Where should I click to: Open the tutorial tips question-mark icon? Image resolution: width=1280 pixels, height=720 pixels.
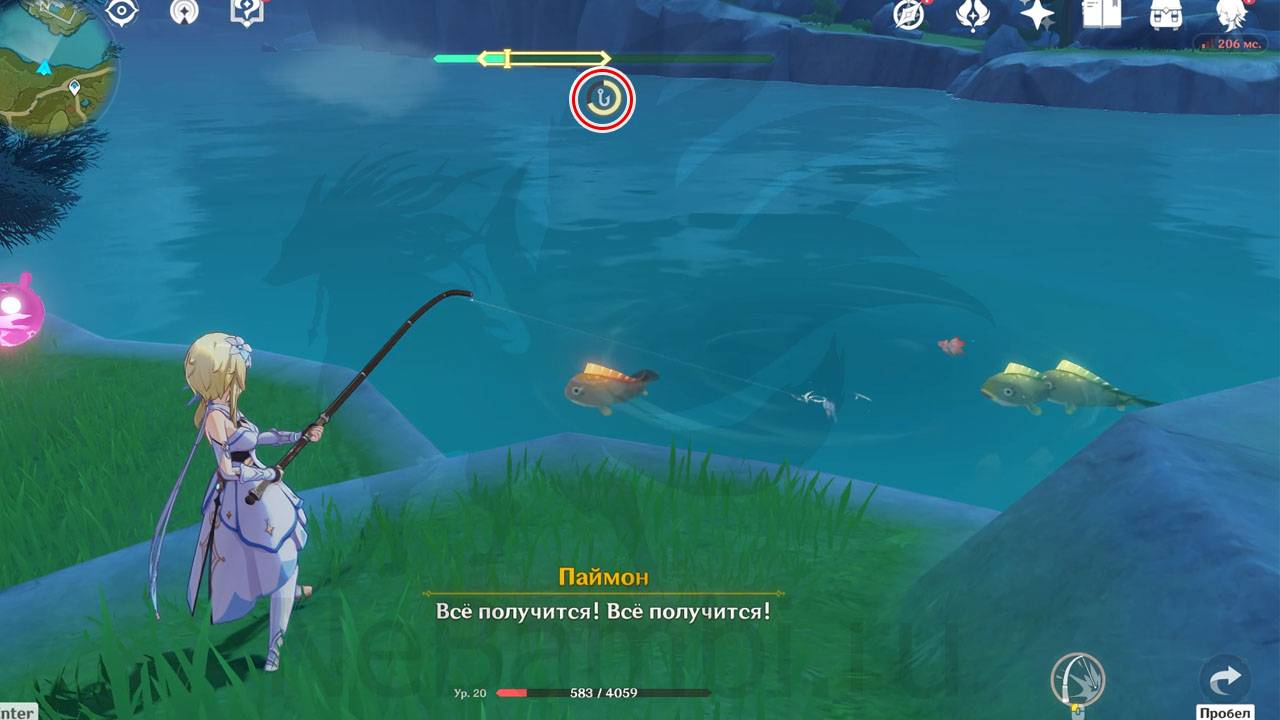(x=245, y=12)
